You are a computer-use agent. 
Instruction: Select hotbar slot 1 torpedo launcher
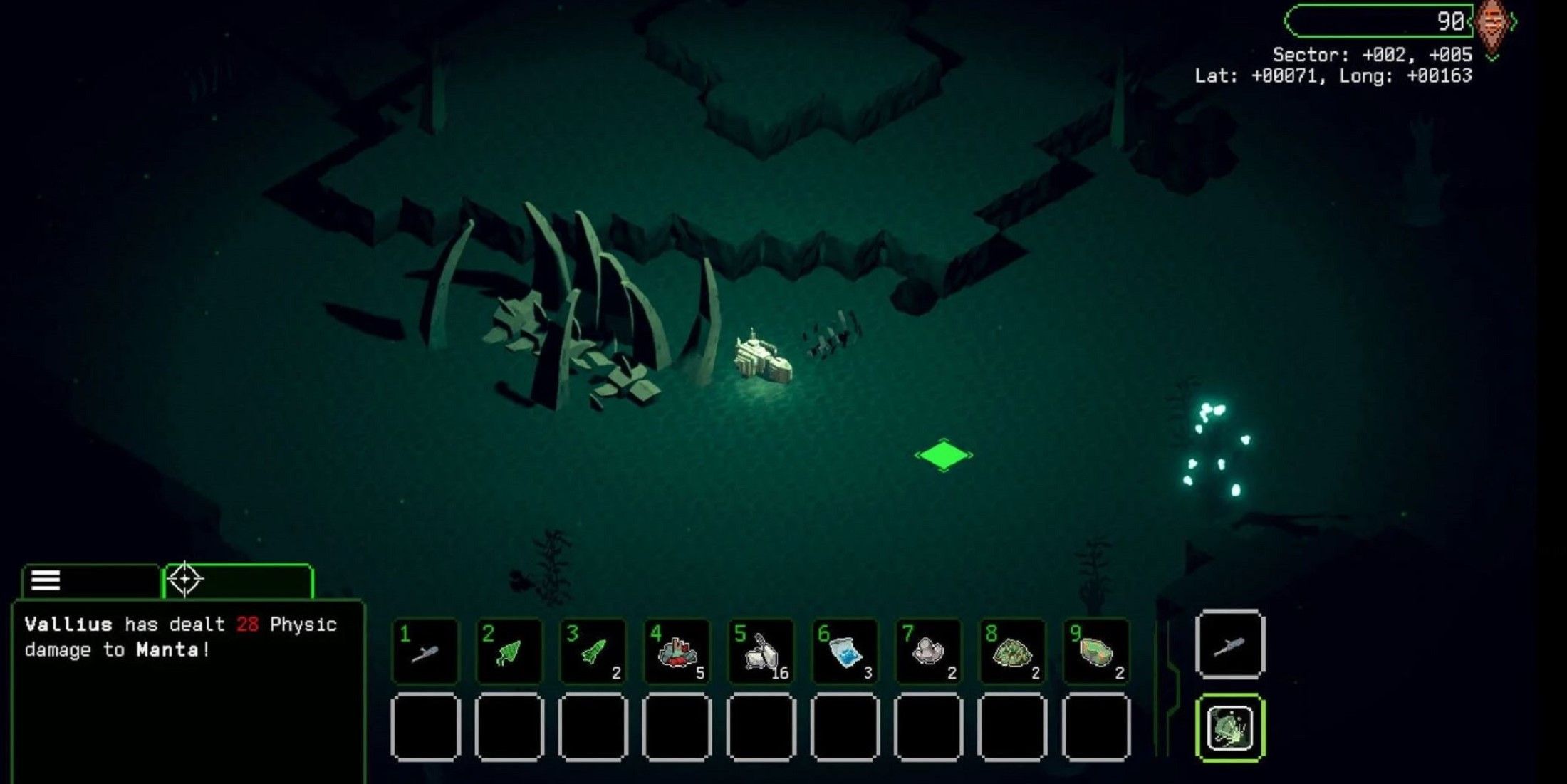[425, 652]
